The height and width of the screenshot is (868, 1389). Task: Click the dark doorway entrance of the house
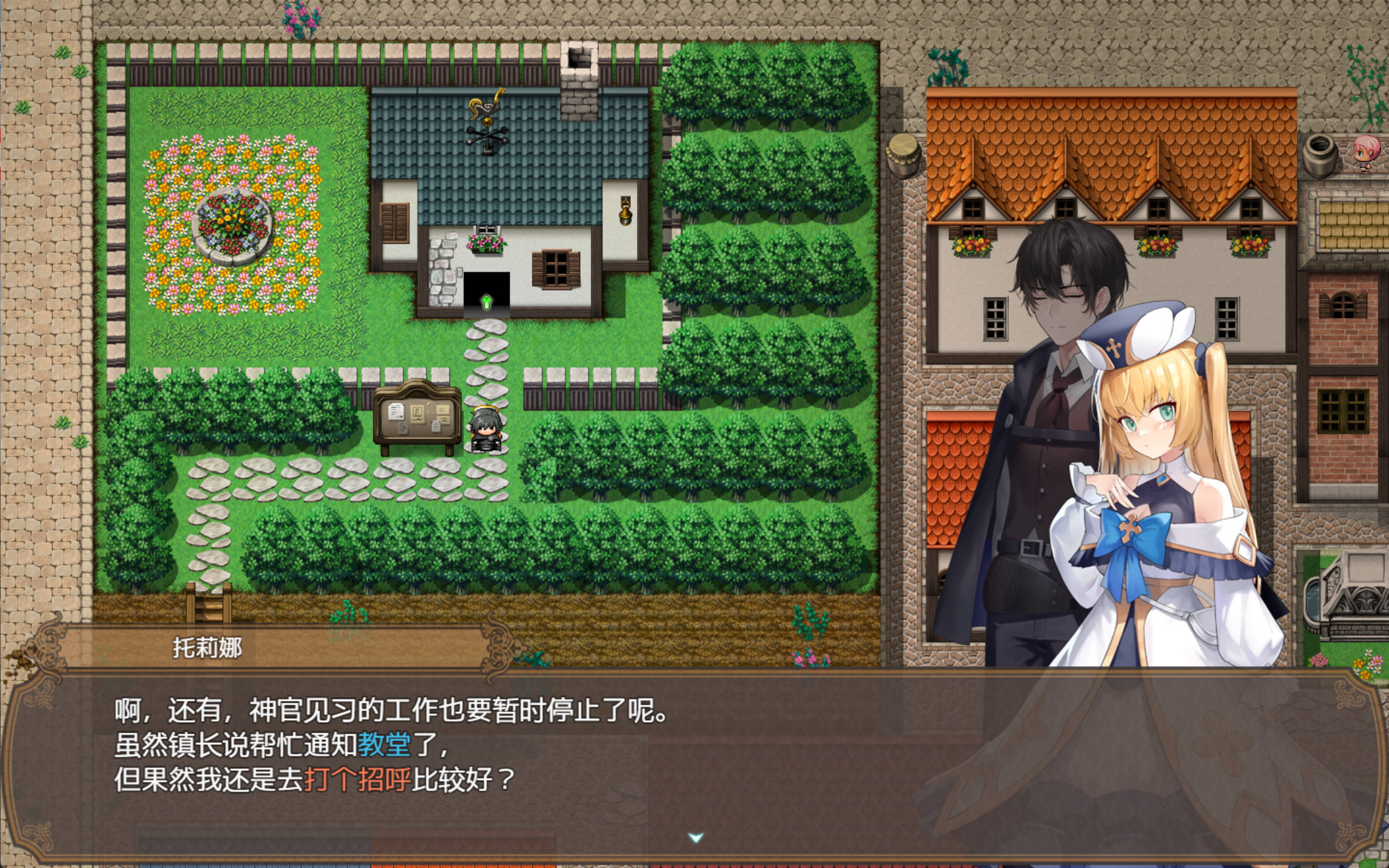pyautogui.click(x=487, y=283)
